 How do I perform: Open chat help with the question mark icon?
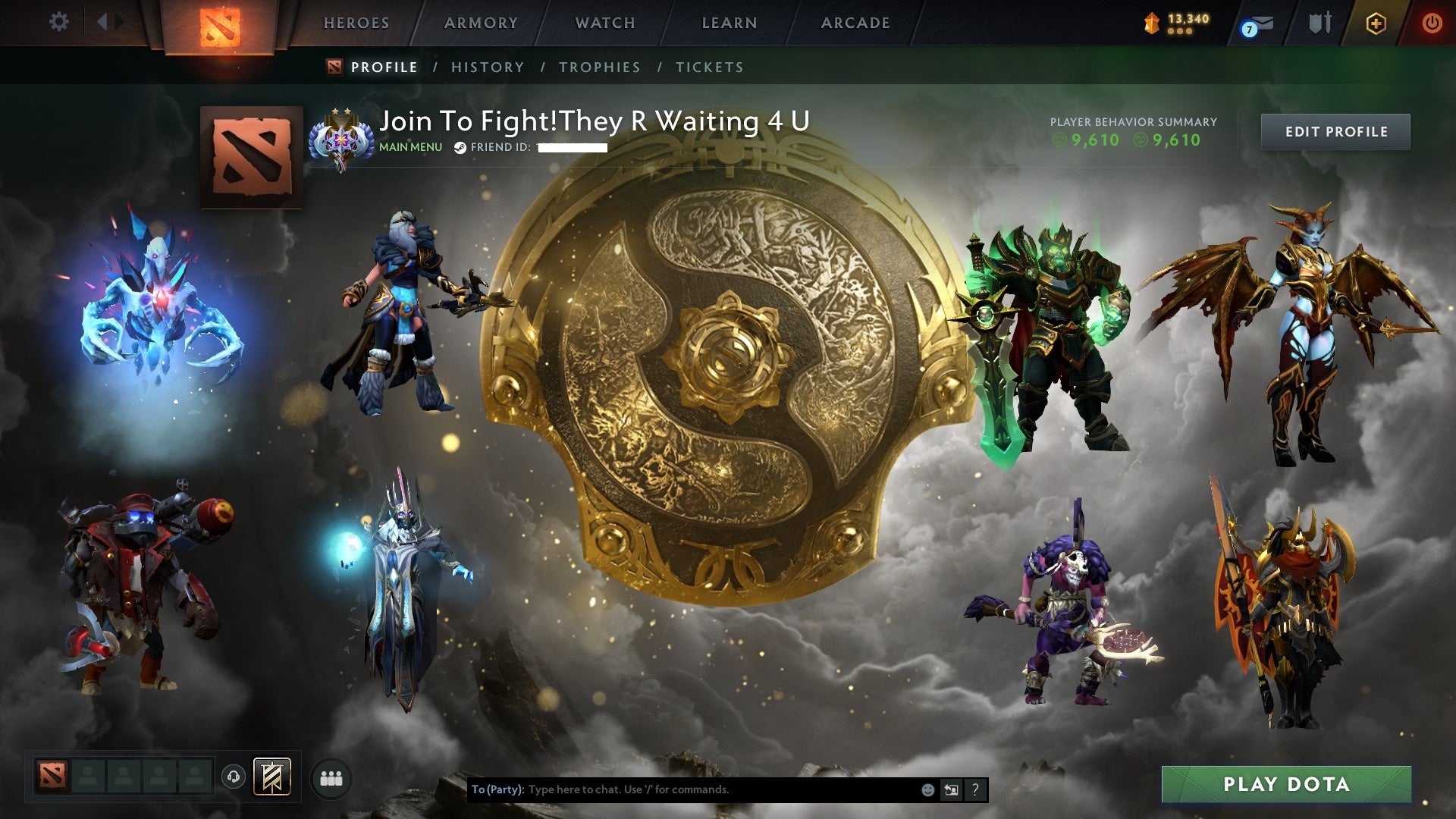[974, 789]
